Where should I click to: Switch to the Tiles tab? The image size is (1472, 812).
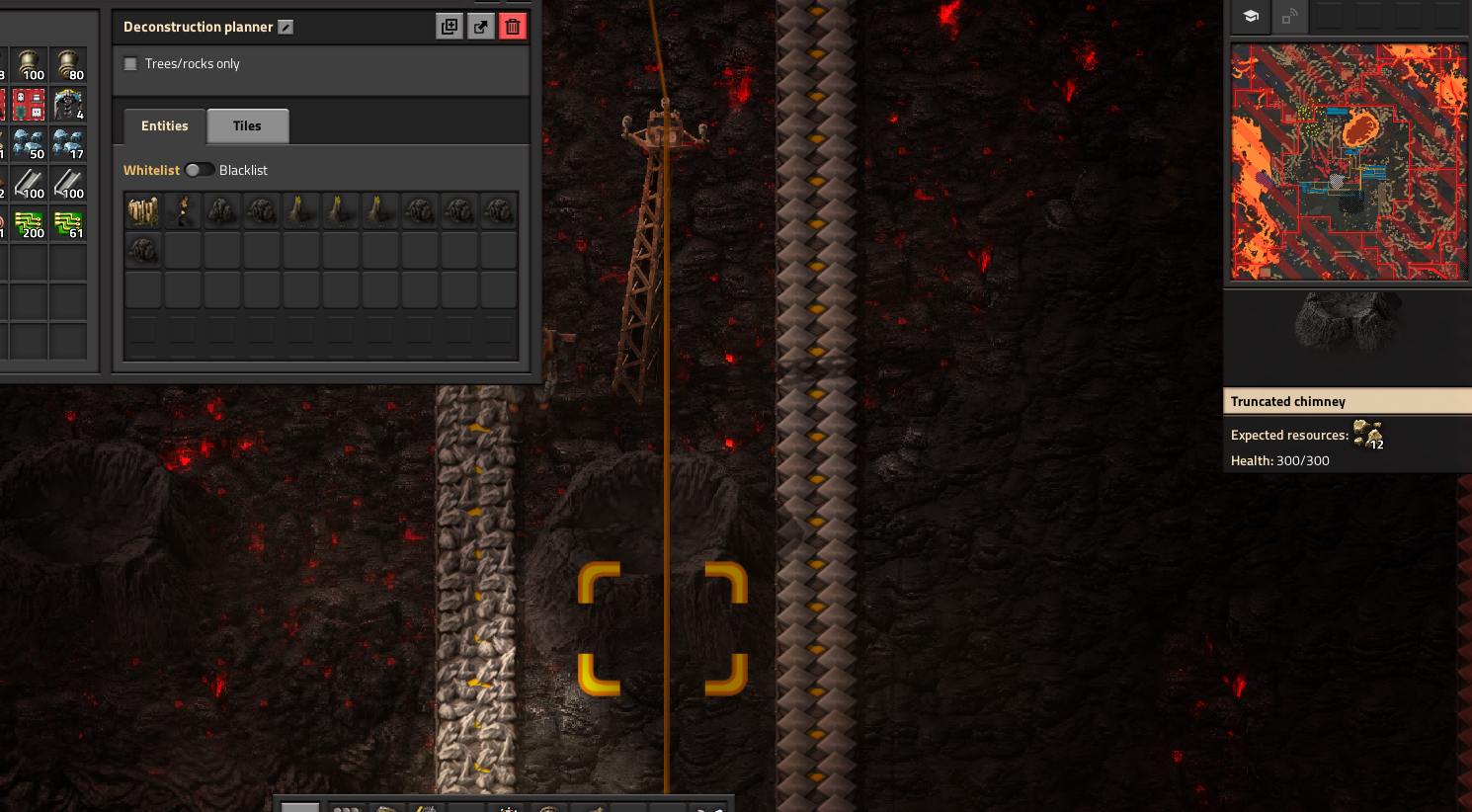click(247, 126)
